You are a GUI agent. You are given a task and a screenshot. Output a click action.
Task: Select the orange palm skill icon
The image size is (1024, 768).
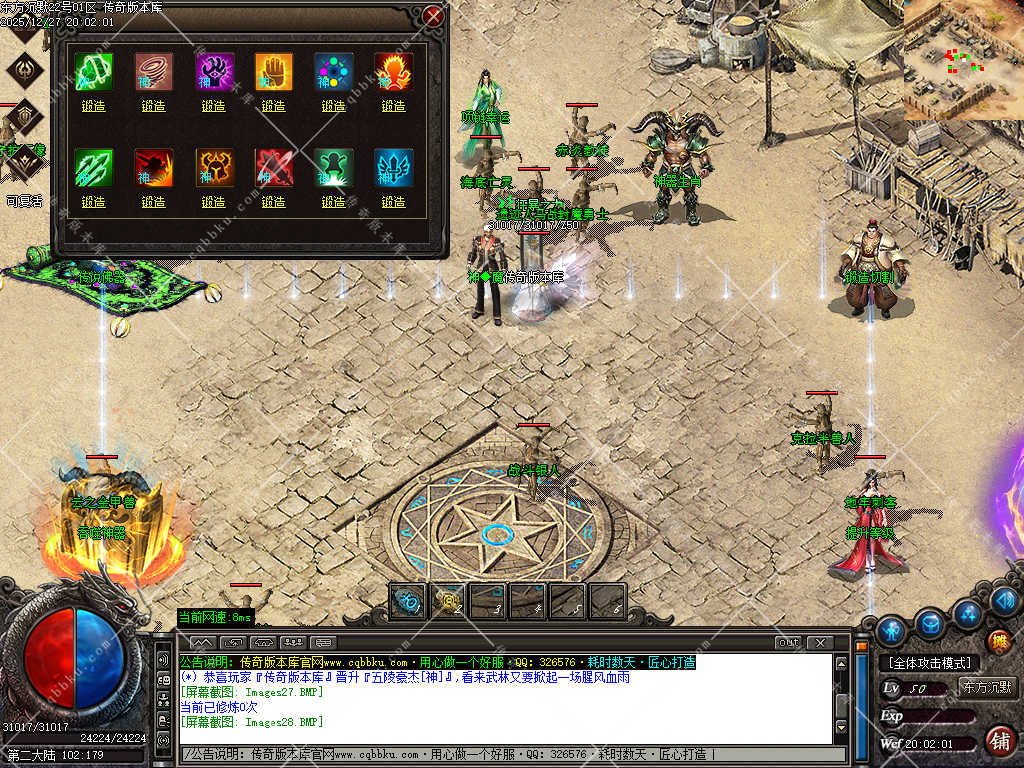pos(273,72)
